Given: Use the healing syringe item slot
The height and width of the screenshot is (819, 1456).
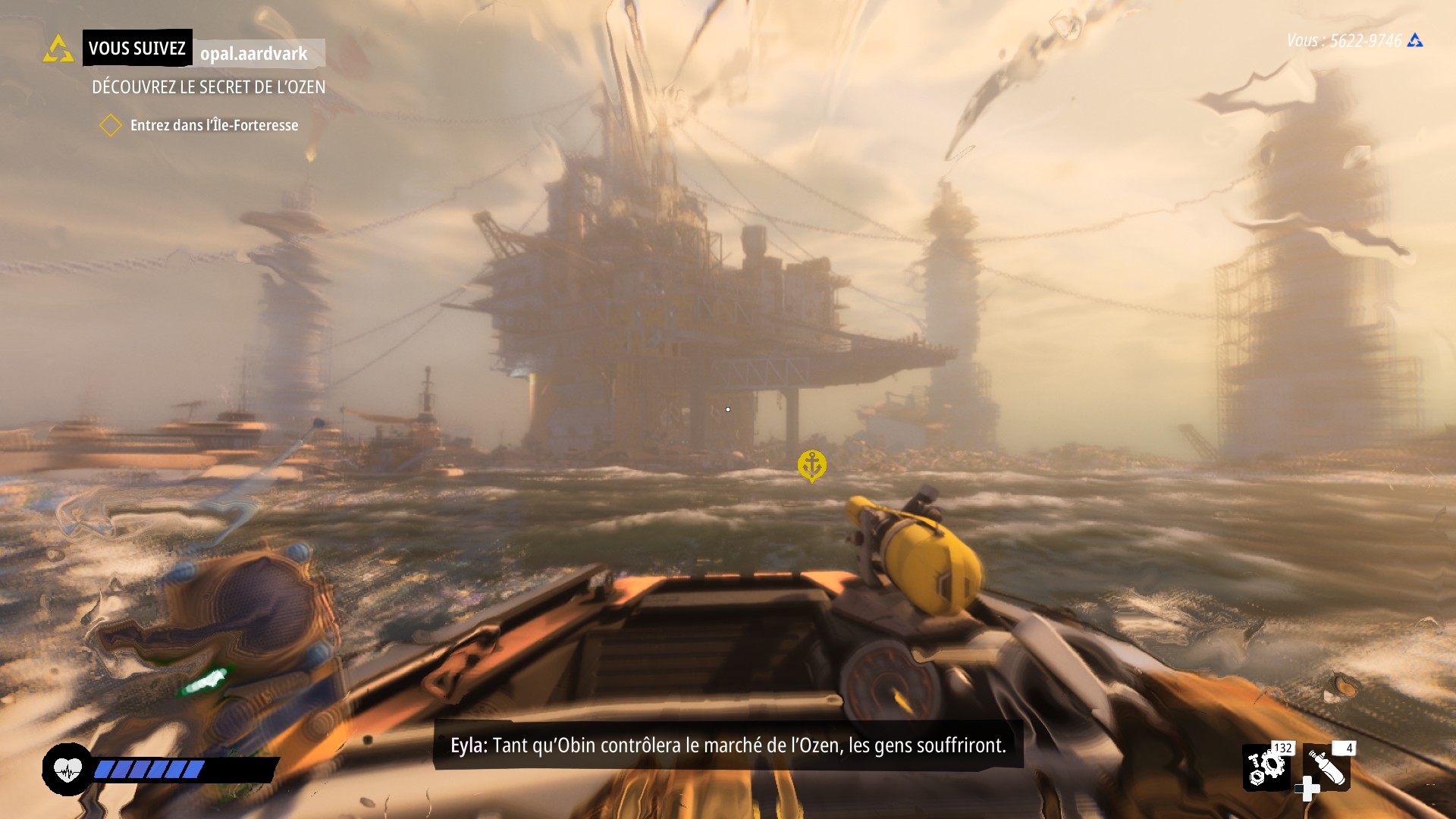Looking at the screenshot, I should tap(1327, 767).
